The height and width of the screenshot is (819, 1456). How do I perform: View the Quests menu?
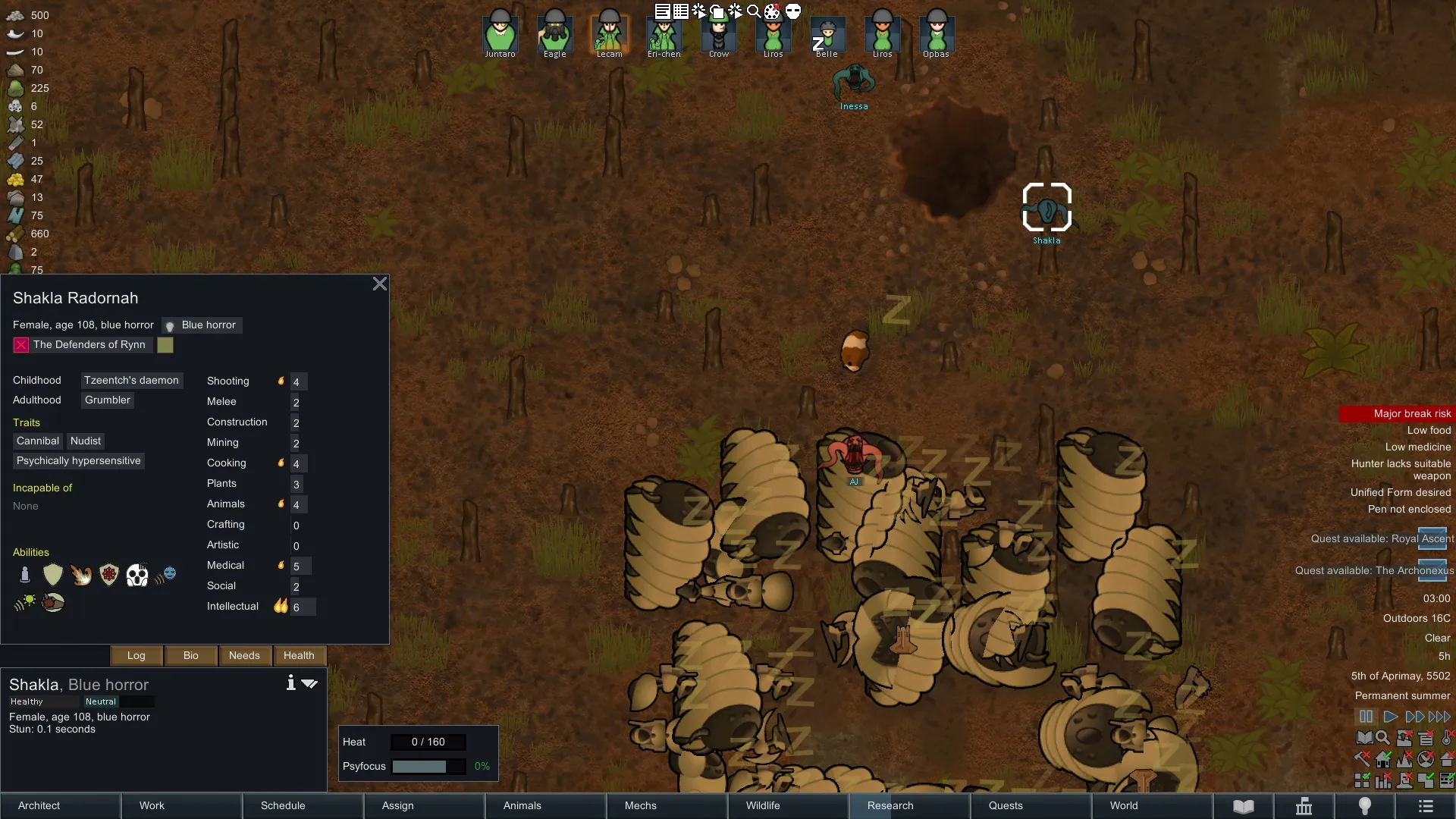click(1031, 805)
